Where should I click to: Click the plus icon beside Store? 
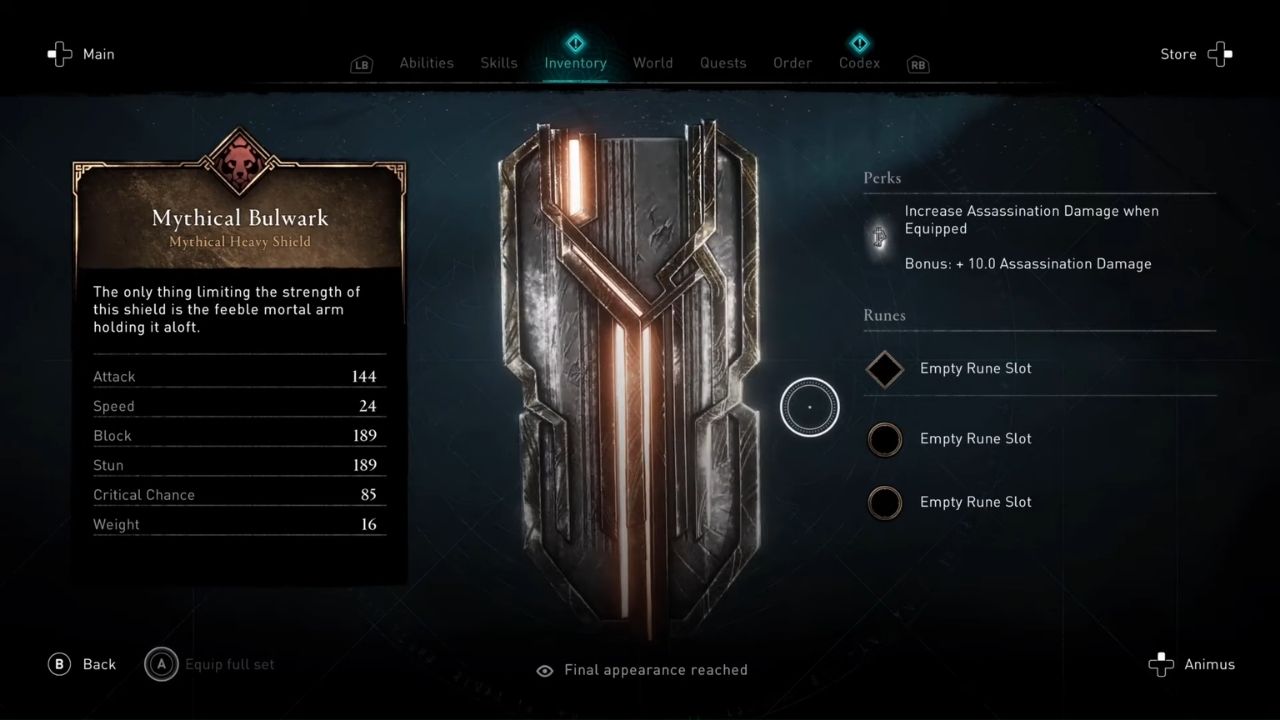[1220, 54]
